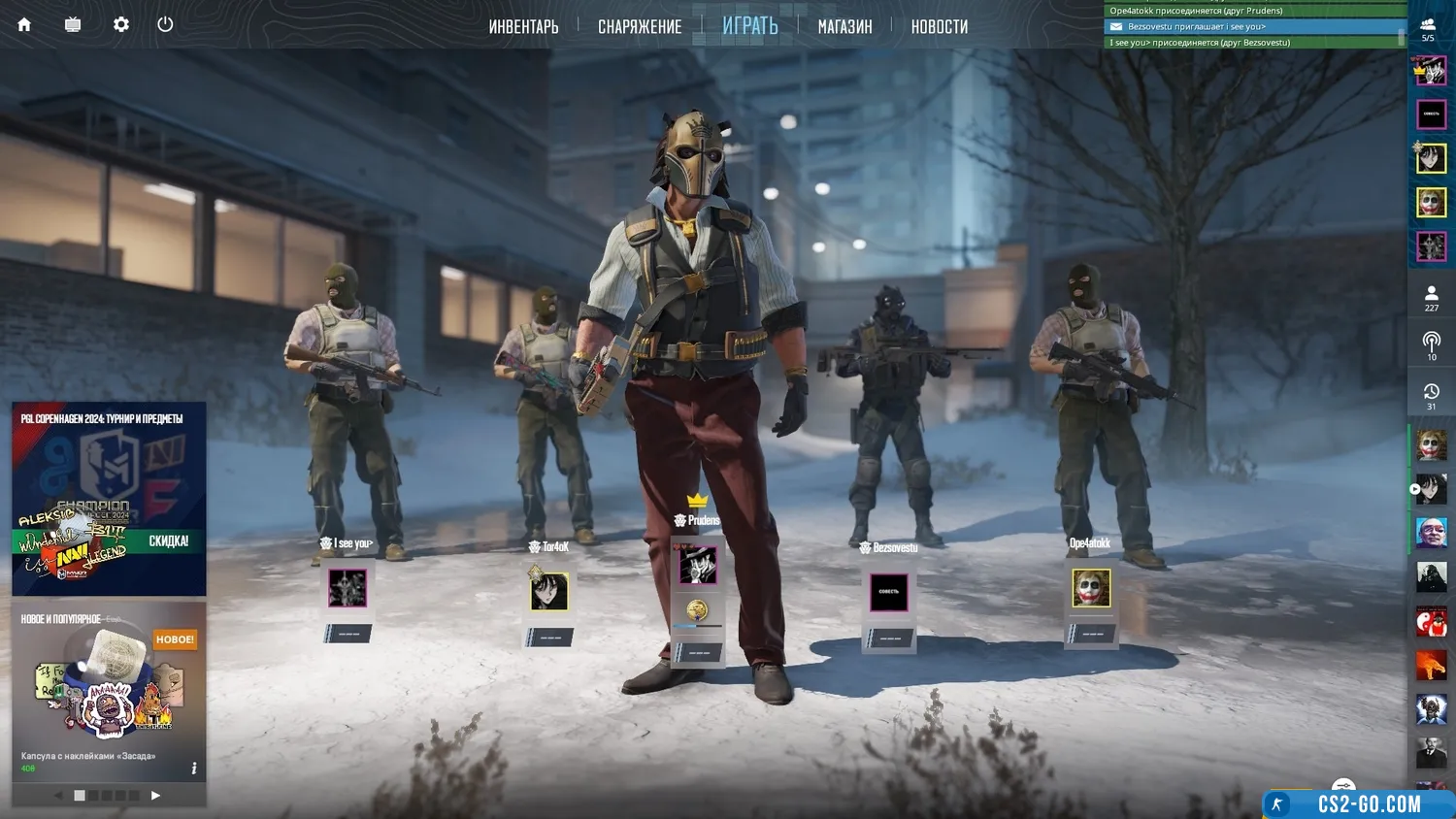This screenshot has width=1456, height=819.
Task: Select the ИГРАТЬ play tab
Action: [x=750, y=26]
